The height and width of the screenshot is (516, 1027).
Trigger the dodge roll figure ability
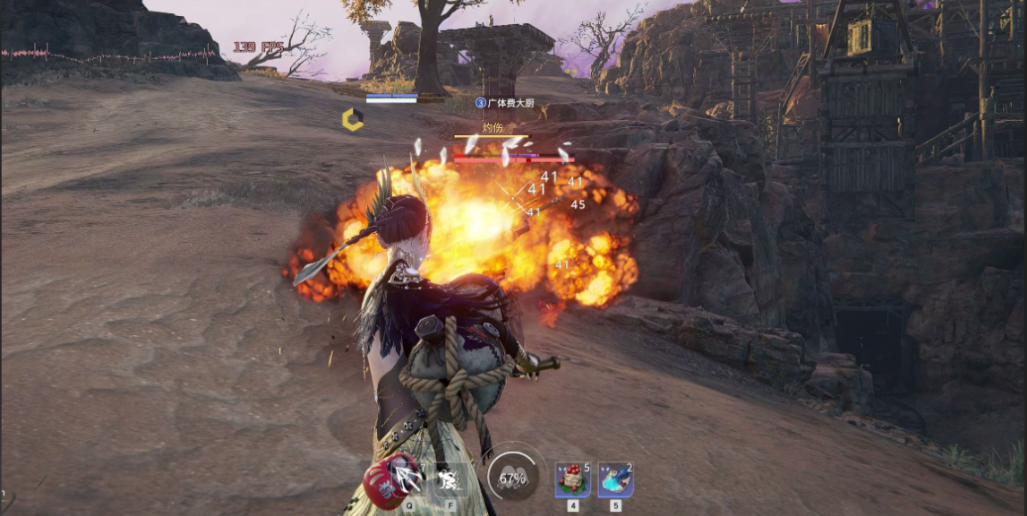(449, 480)
